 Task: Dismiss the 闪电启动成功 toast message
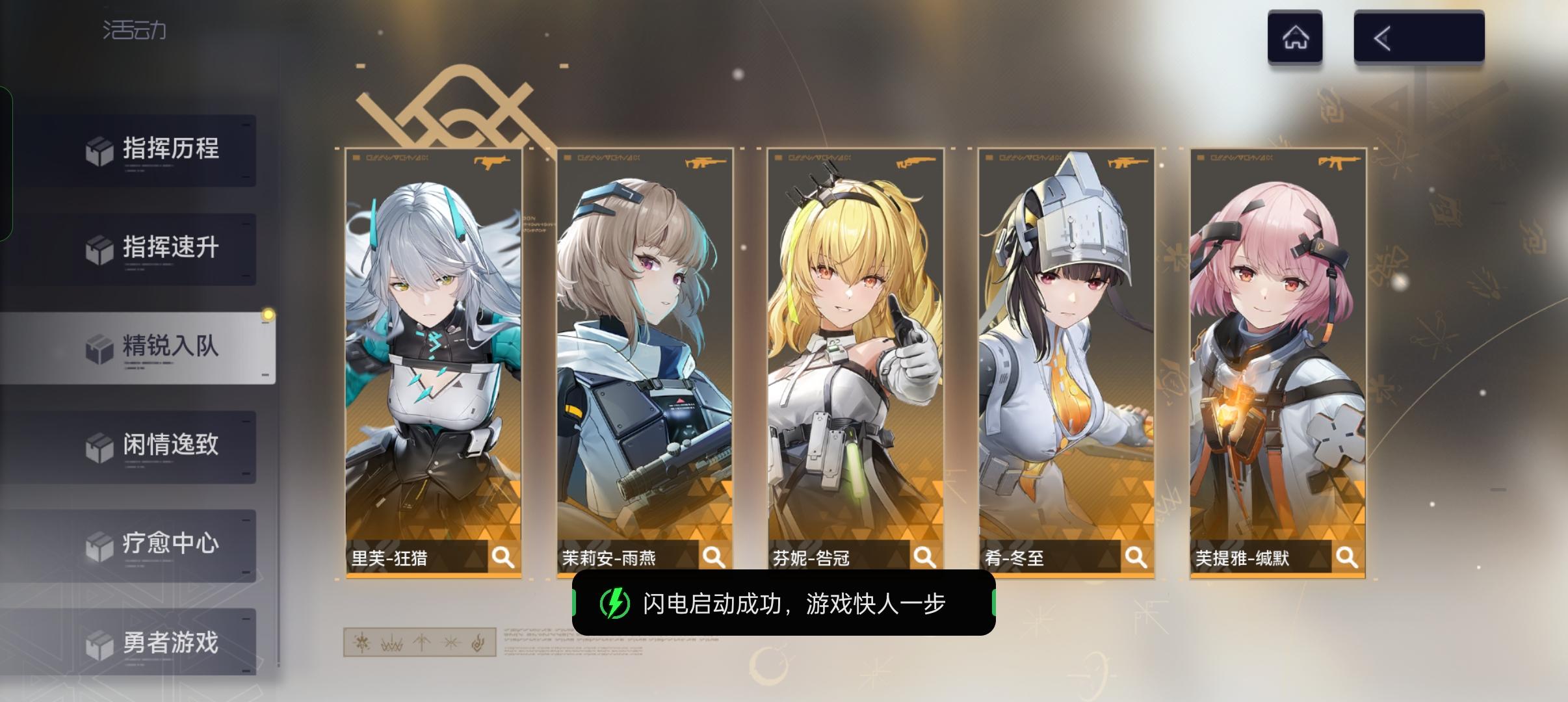click(x=783, y=603)
